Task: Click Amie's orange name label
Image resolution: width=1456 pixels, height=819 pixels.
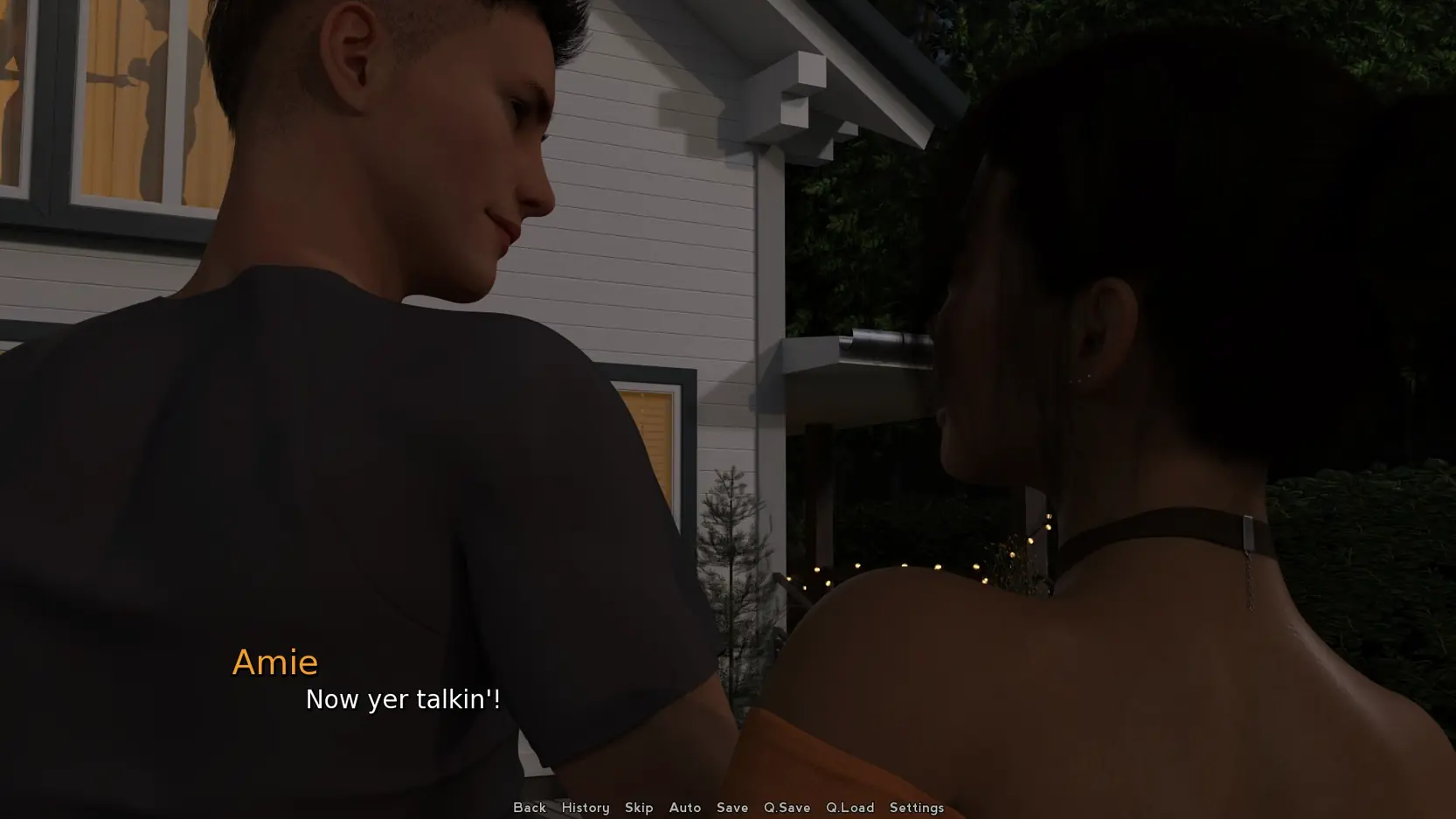Action: coord(275,662)
